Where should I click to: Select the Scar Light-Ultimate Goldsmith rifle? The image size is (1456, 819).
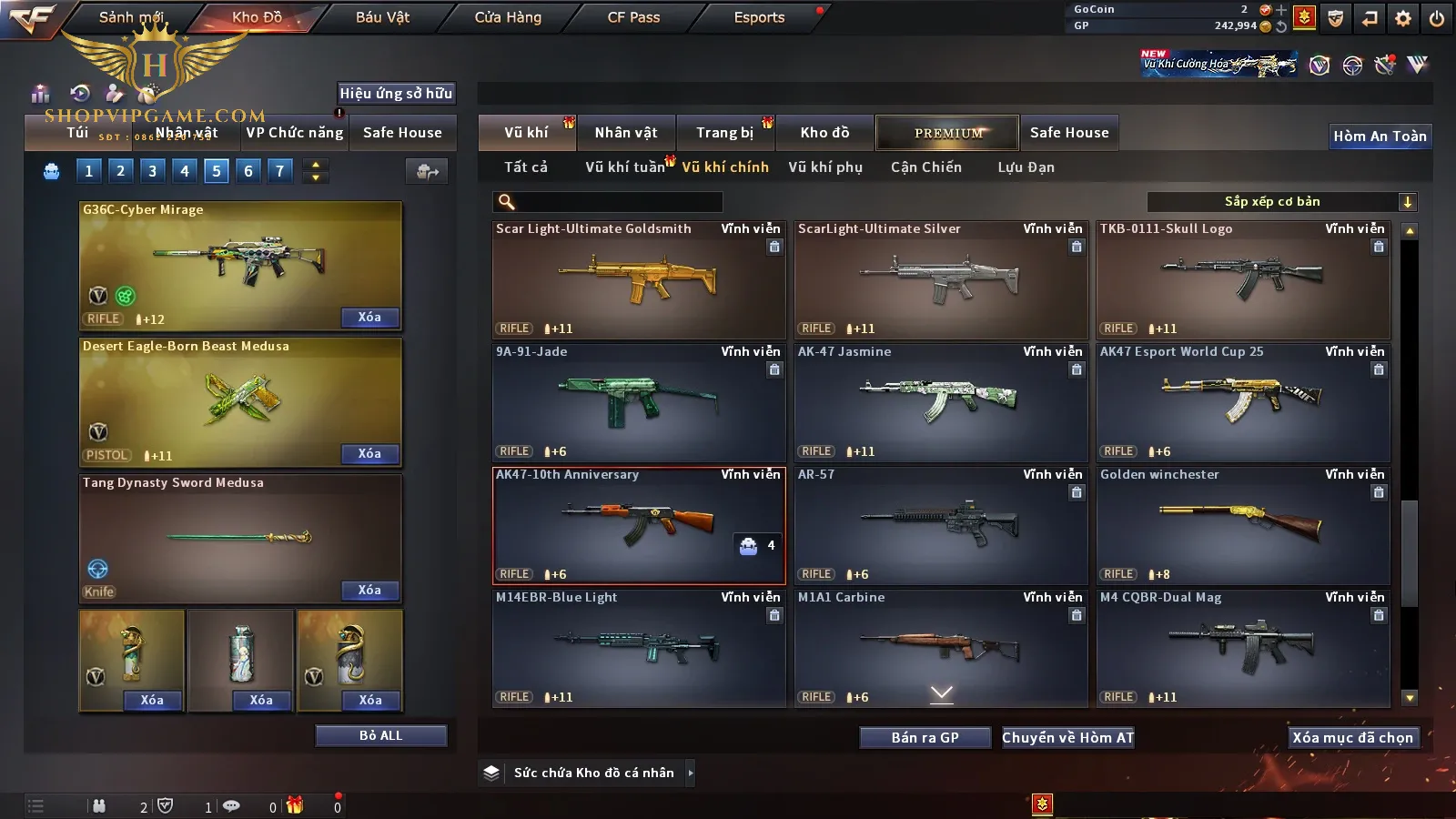(638, 280)
